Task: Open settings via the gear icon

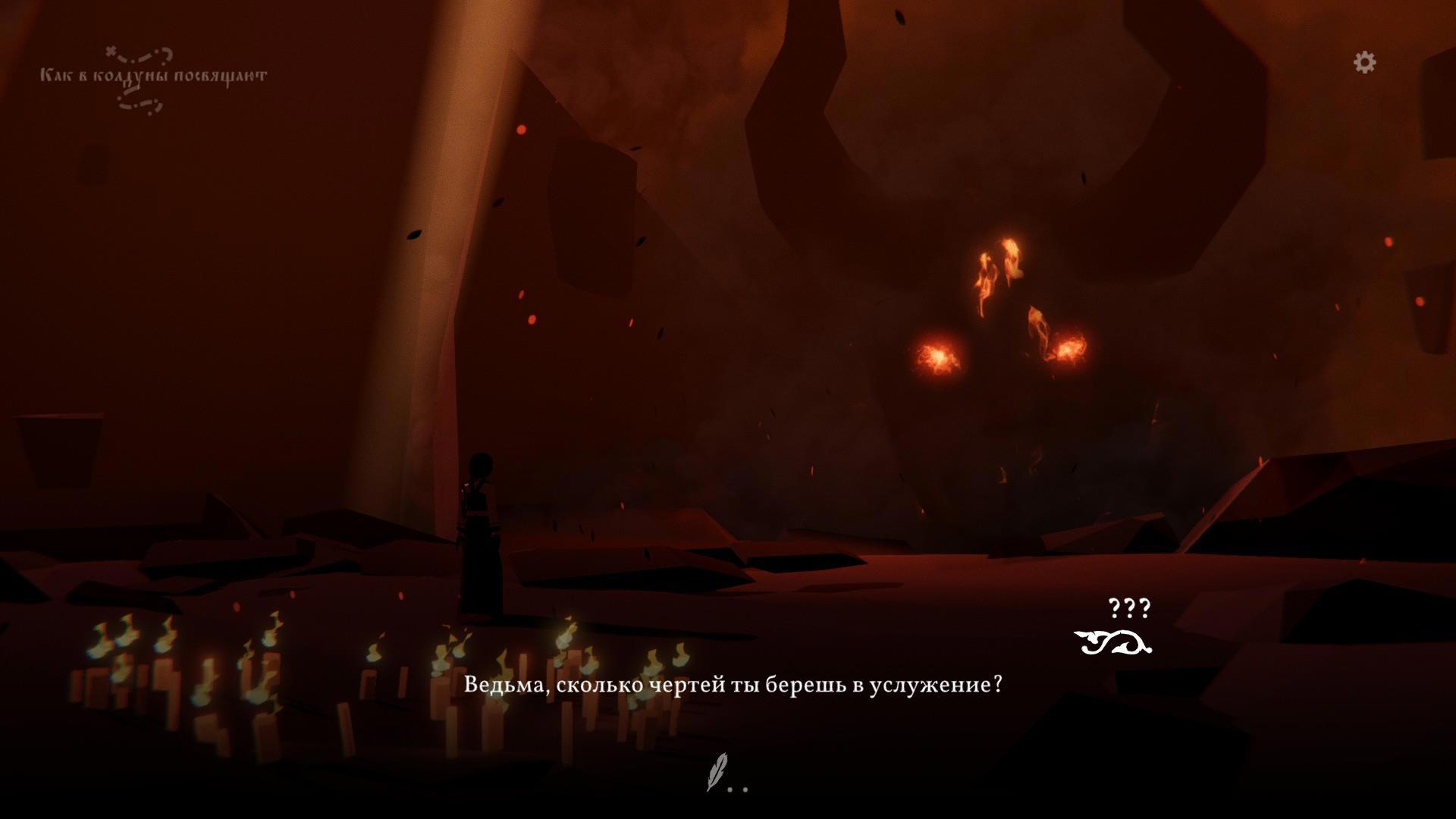Action: pos(1364,62)
